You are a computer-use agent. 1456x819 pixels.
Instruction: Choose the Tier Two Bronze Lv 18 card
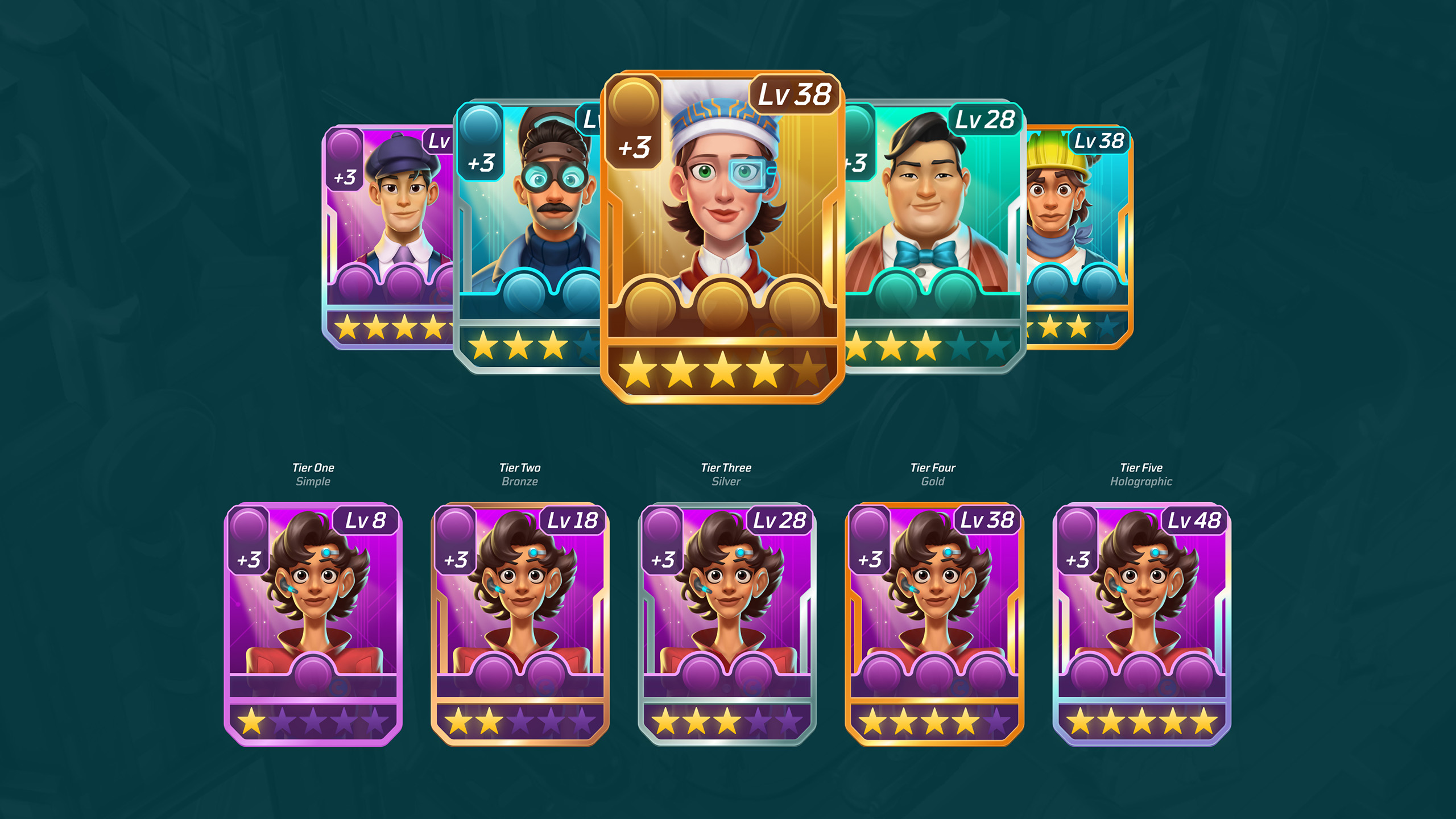tap(520, 624)
